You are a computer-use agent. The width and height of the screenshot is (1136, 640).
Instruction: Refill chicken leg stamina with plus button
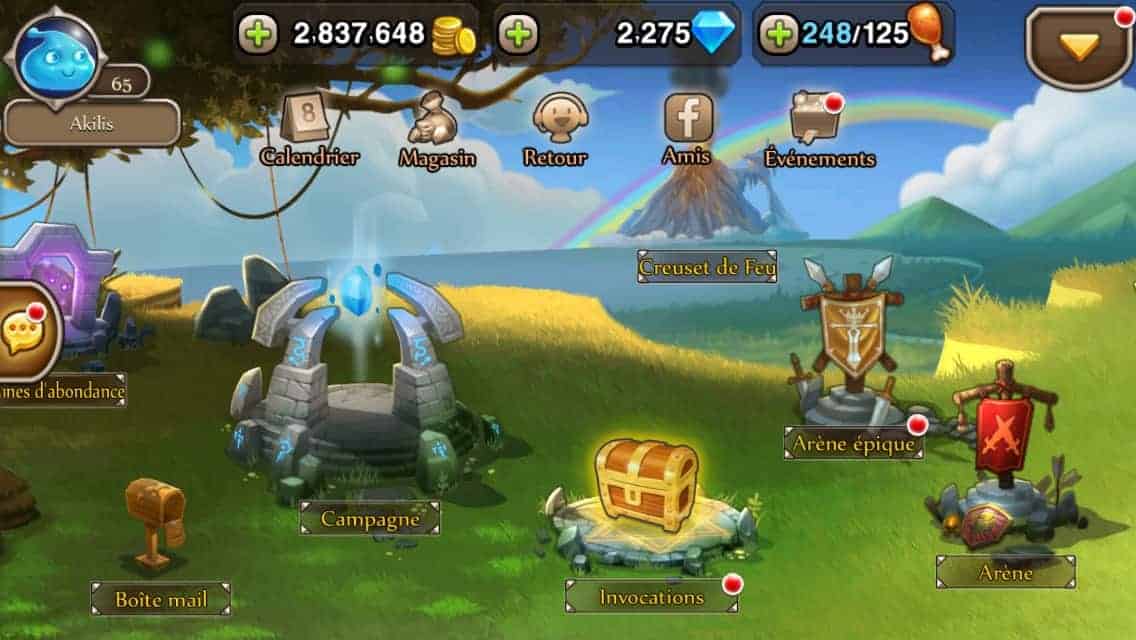click(x=777, y=34)
